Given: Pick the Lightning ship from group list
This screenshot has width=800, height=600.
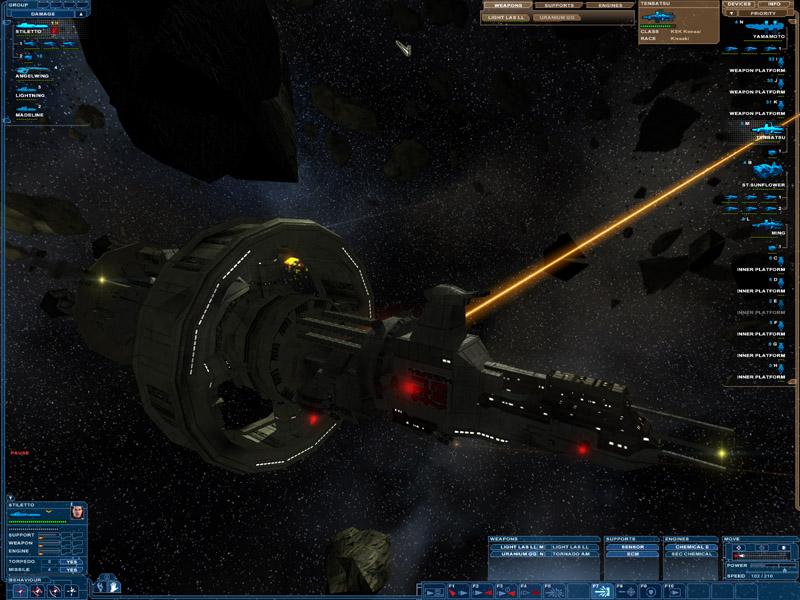Looking at the screenshot, I should (30, 95).
